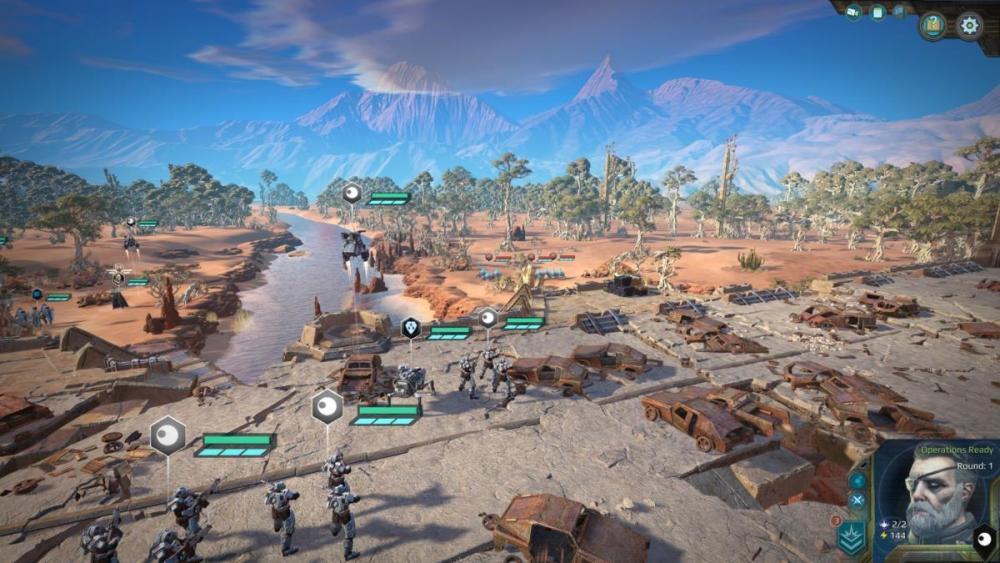The image size is (1000, 563).
Task: Open the help encyclopedia book icon
Action: [933, 25]
